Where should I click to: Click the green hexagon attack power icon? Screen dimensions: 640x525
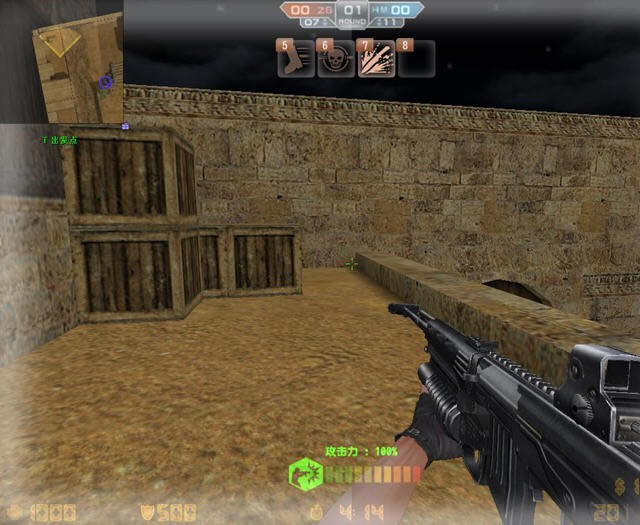pos(304,473)
